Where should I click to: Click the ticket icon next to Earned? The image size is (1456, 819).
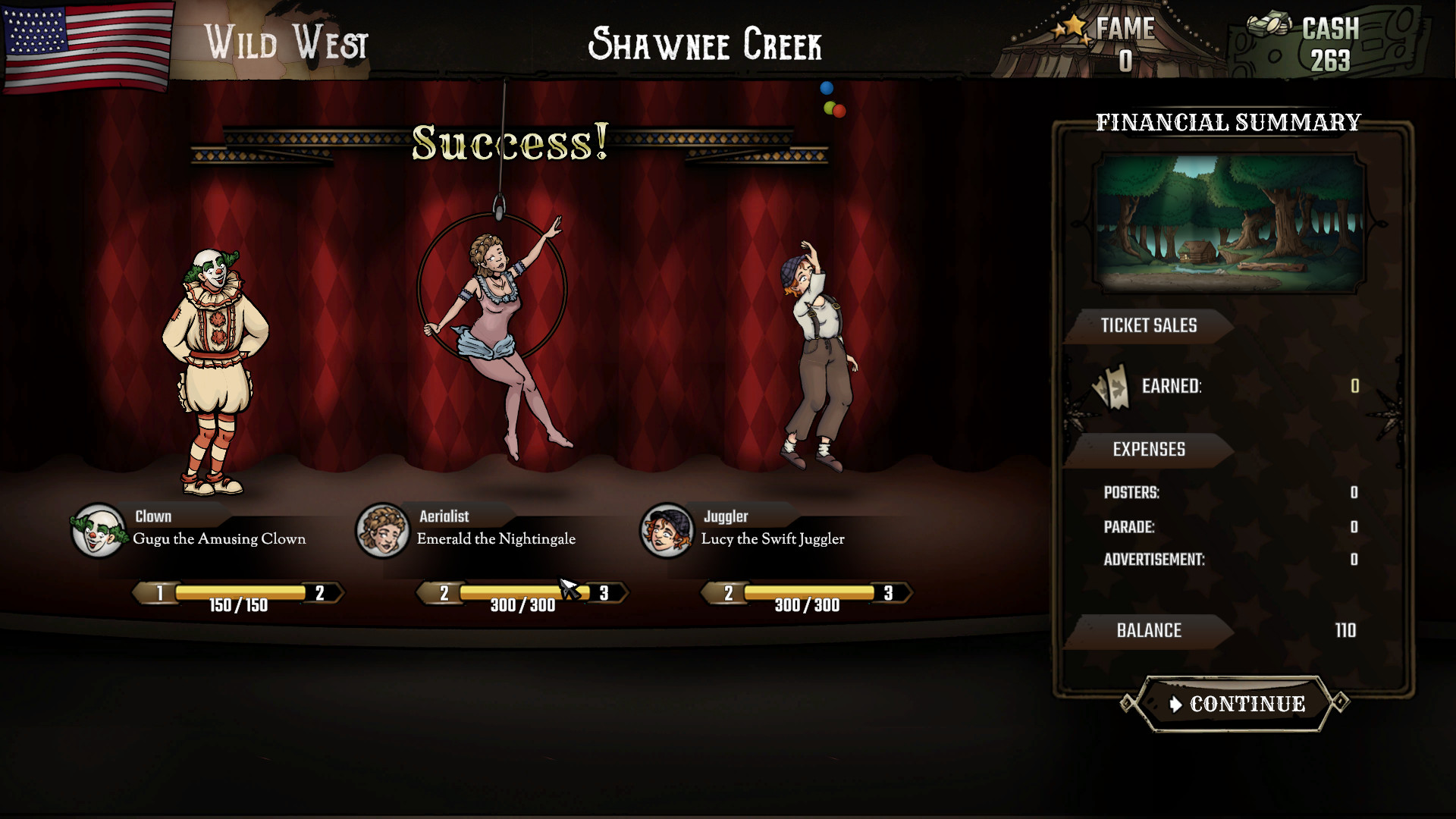1110,387
